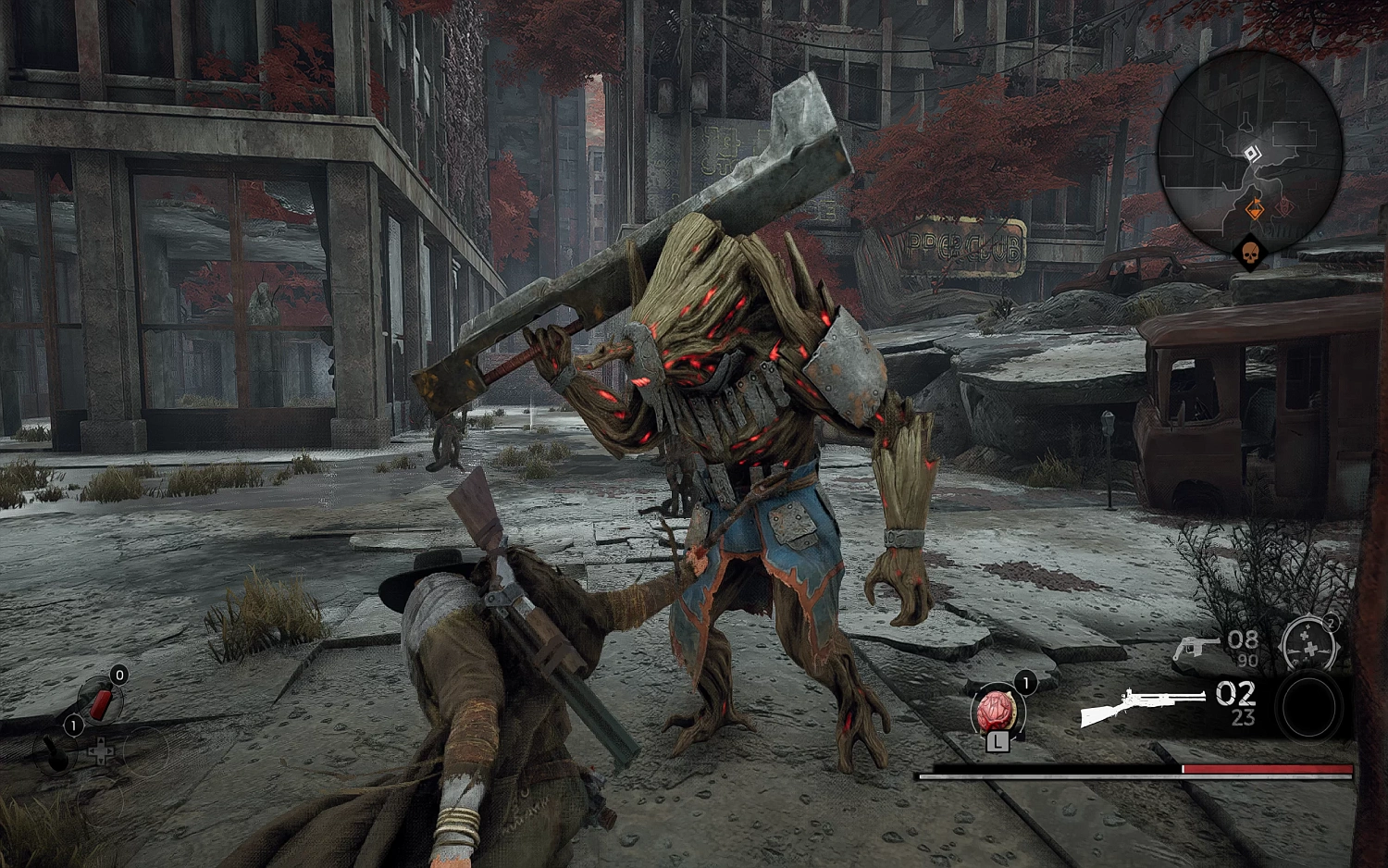This screenshot has width=1388, height=868.
Task: Click the red swirl marker on minimap
Action: point(1285,207)
